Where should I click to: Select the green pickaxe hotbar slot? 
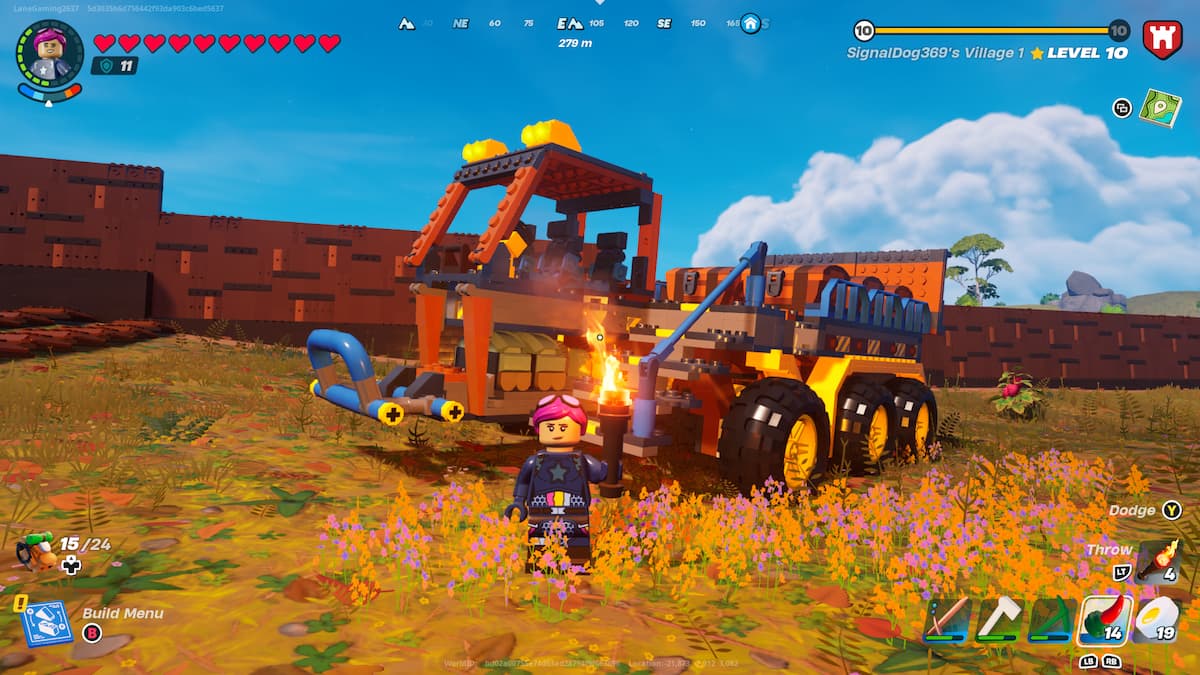click(x=1052, y=620)
